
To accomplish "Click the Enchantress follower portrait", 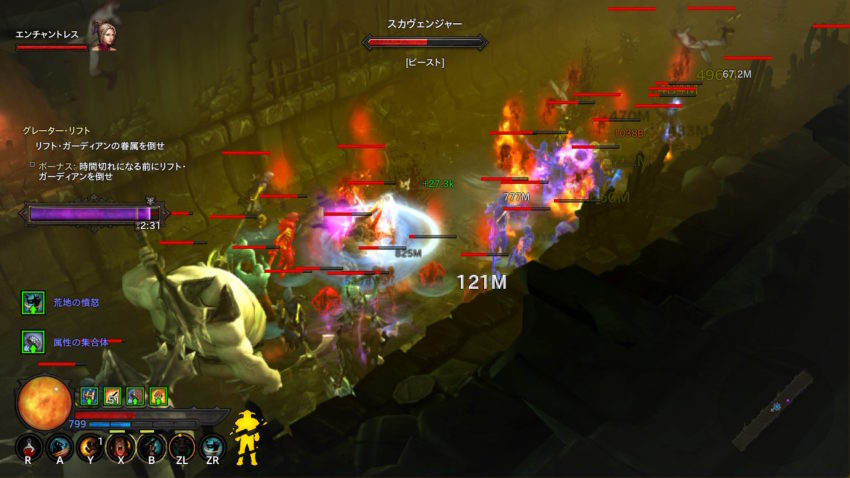I will click(103, 36).
